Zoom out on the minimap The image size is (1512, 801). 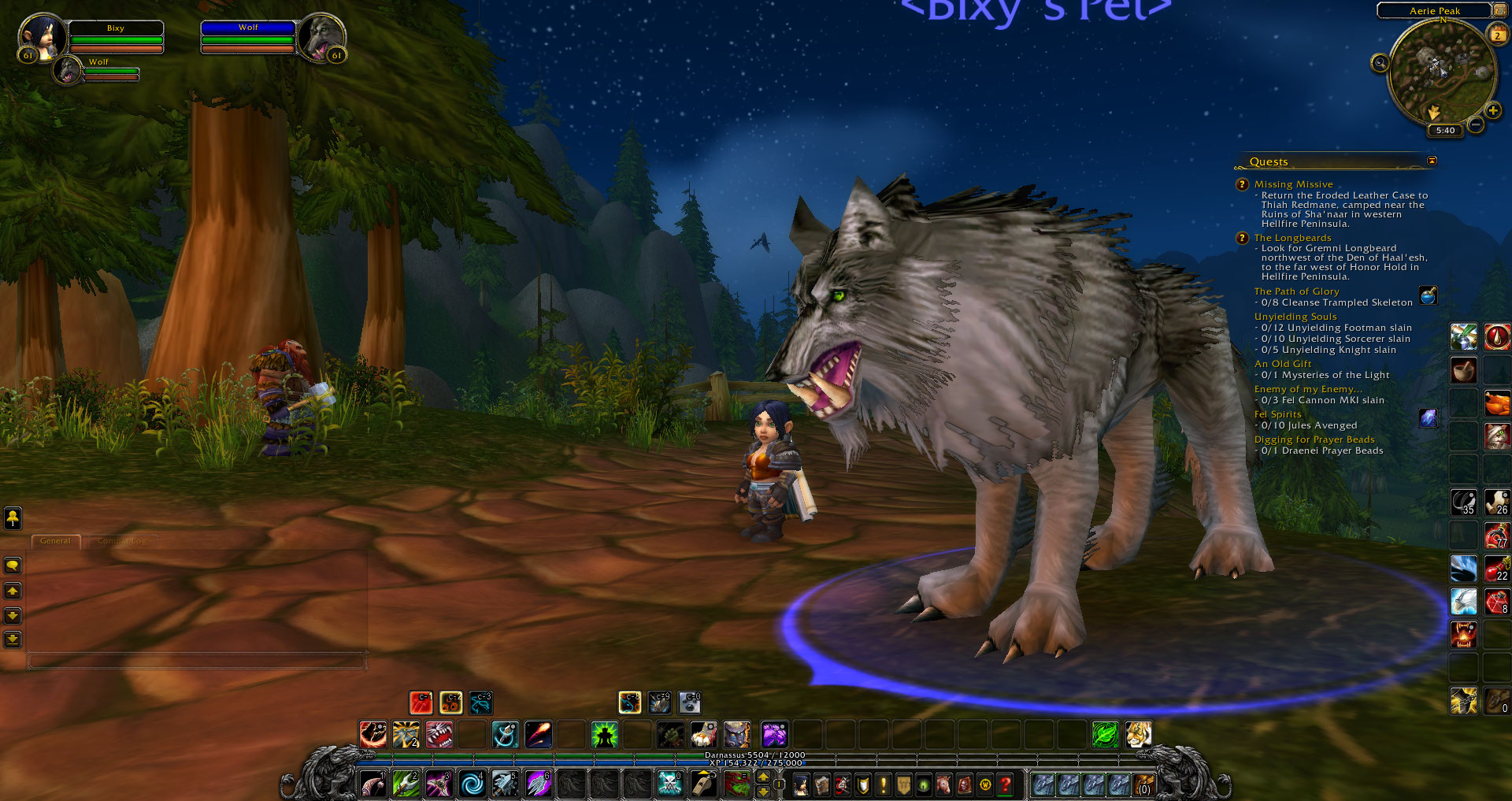tap(1476, 124)
